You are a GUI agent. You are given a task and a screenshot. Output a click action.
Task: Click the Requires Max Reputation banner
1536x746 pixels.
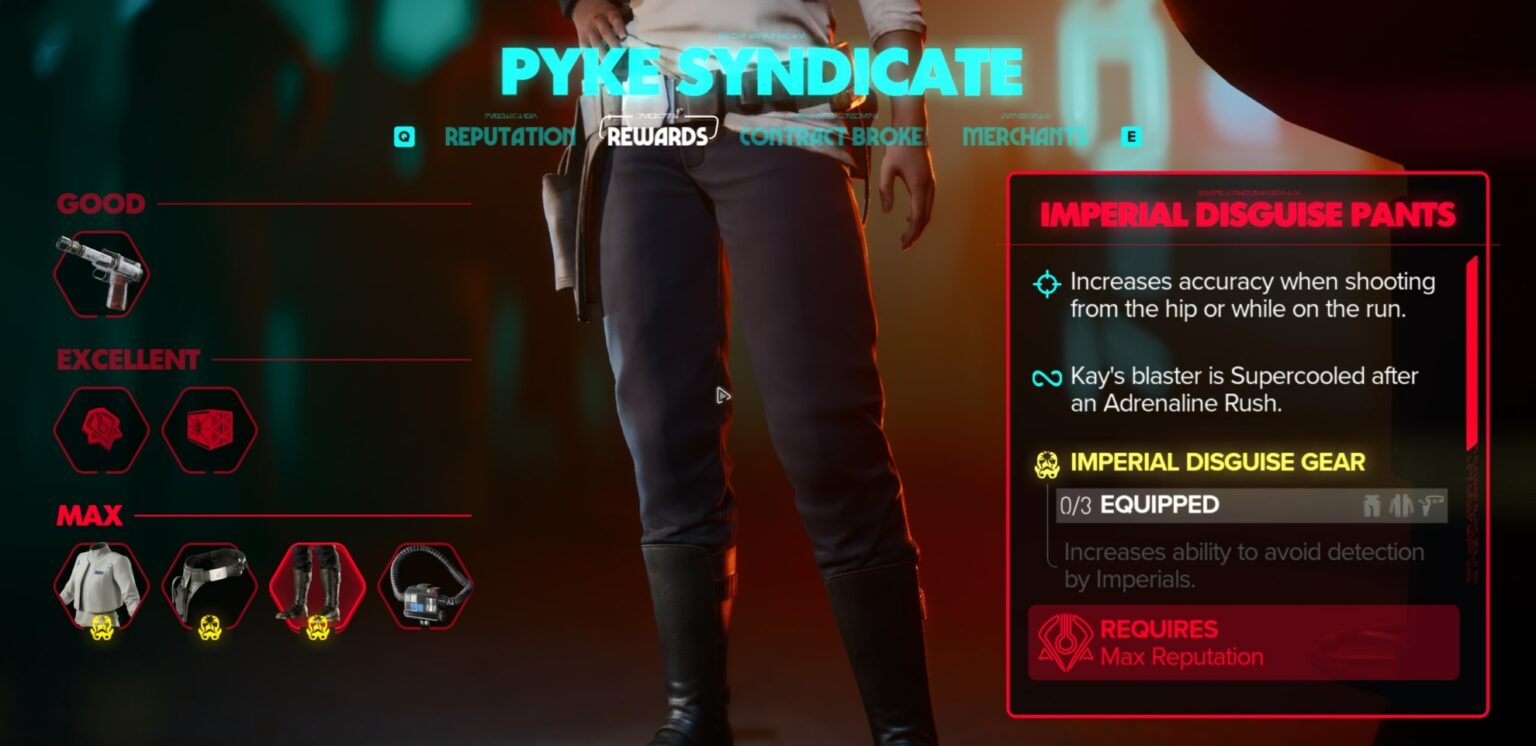[1243, 642]
